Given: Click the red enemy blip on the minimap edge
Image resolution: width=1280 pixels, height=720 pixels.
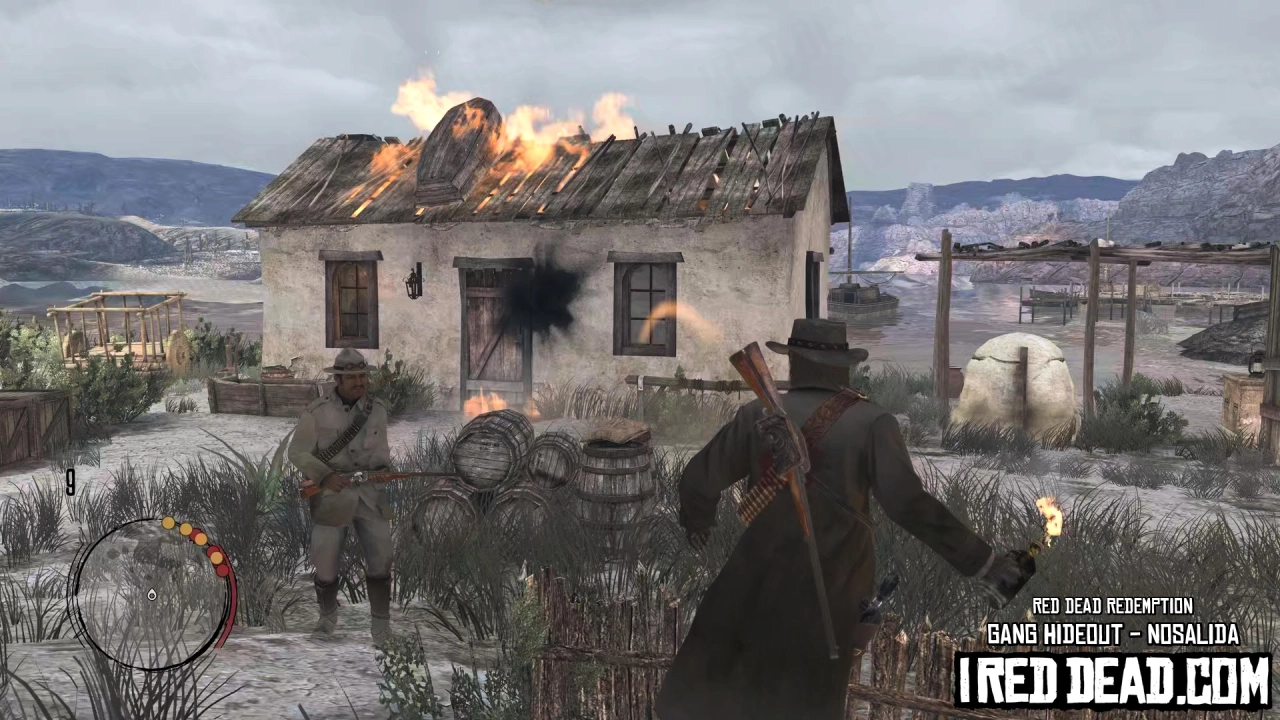Looking at the screenshot, I should tap(223, 568).
